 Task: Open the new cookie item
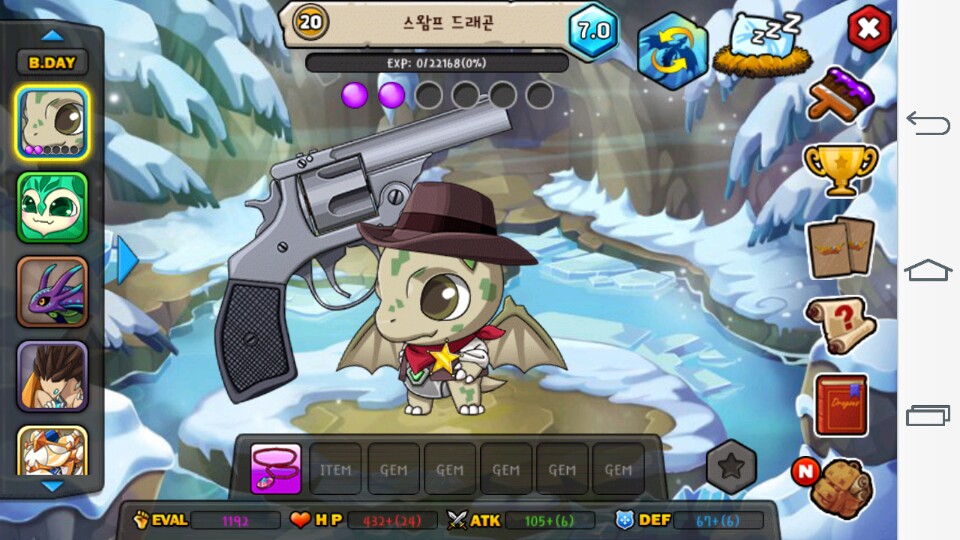pos(838,487)
